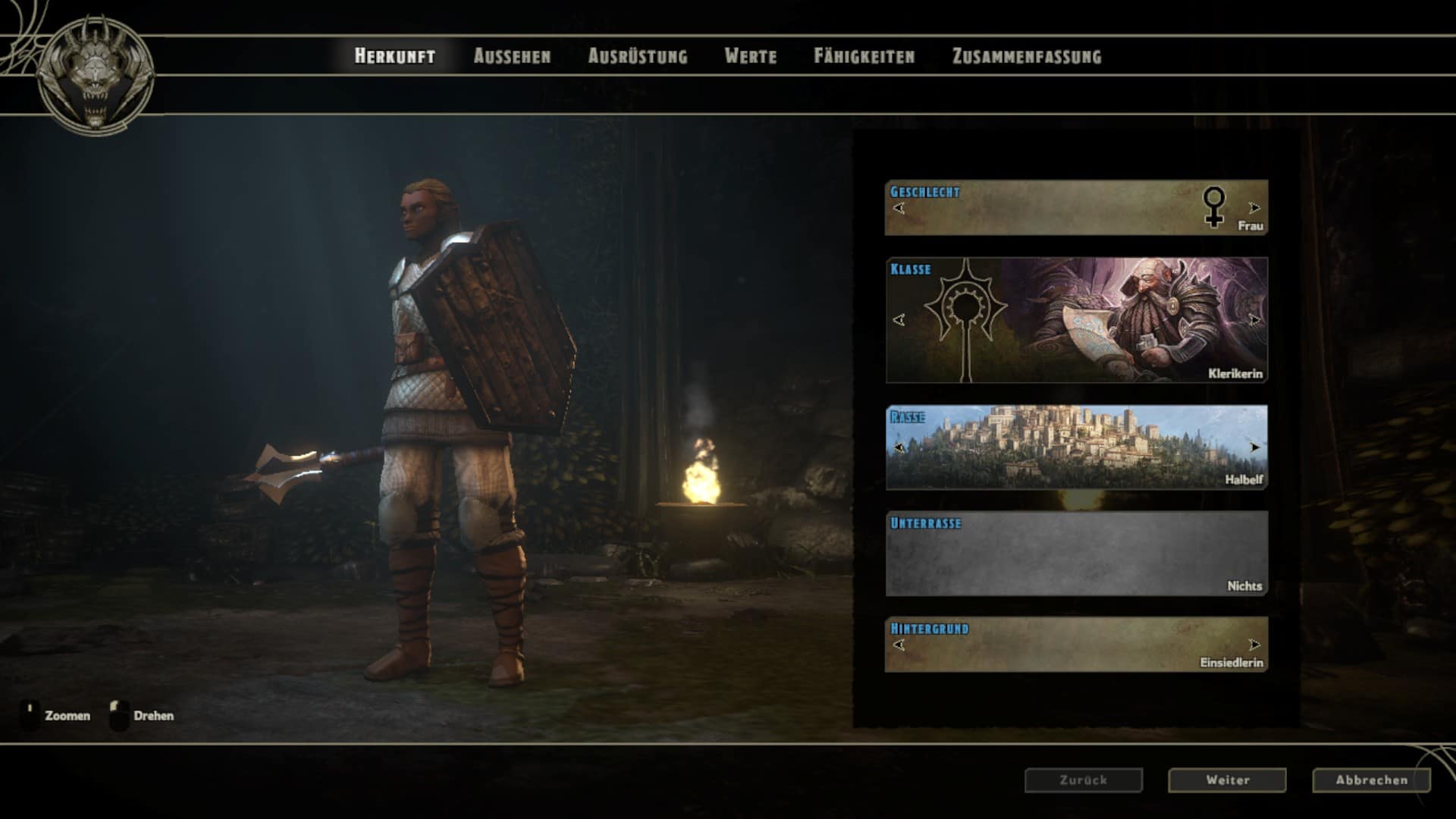Select the previous Rasse option
The height and width of the screenshot is (819, 1456).
tap(899, 447)
